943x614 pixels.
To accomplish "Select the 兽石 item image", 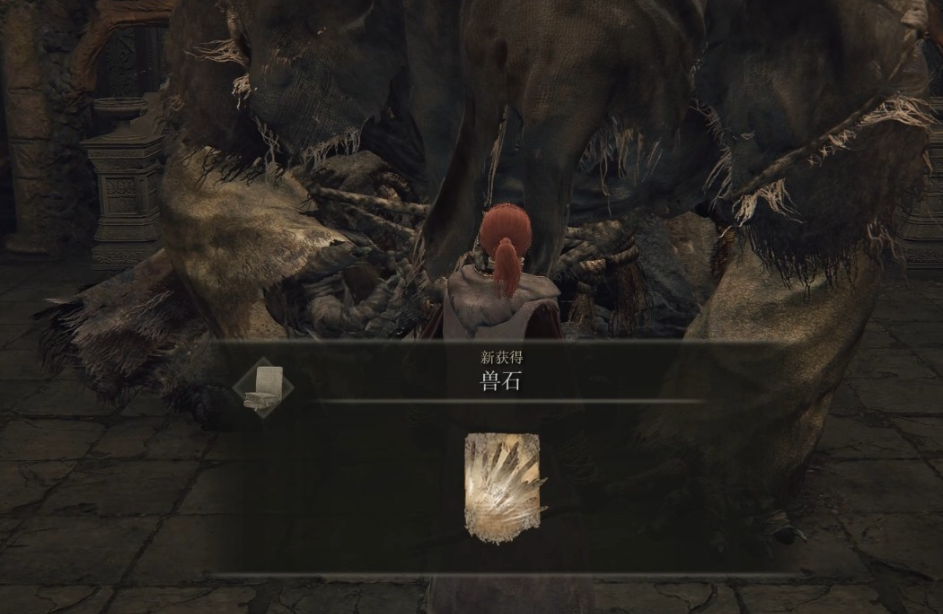I will 502,487.
